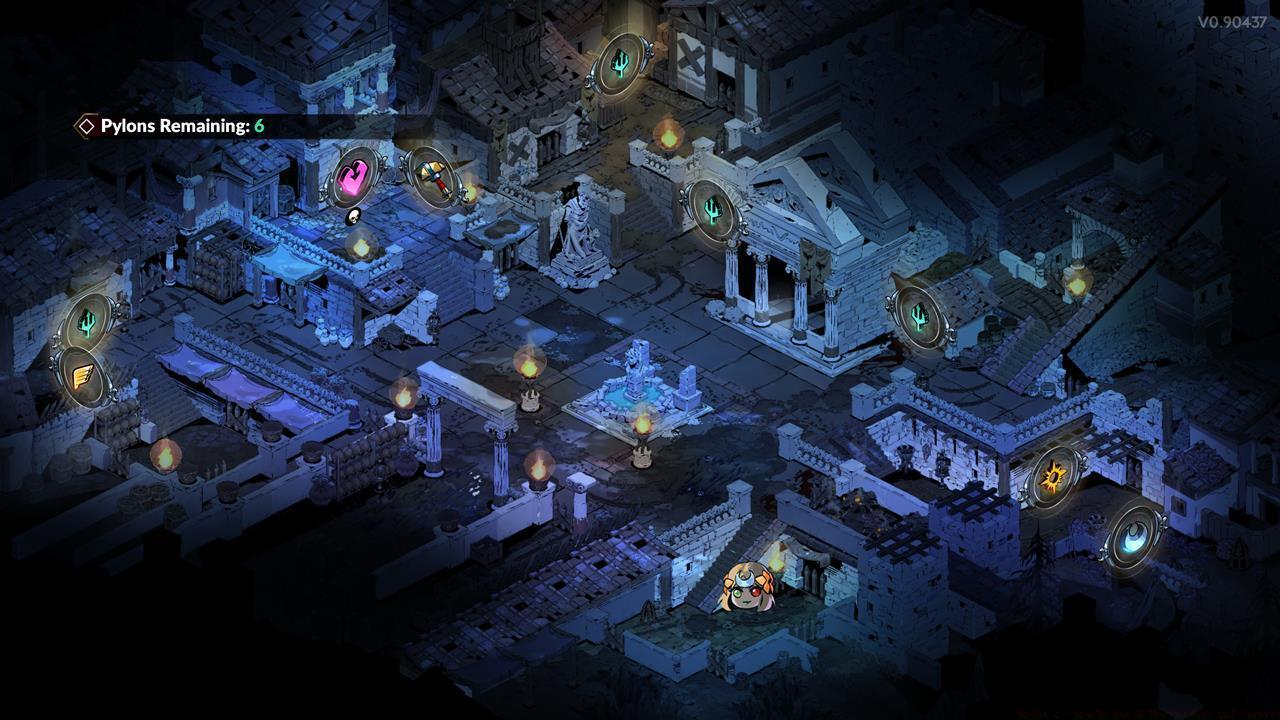1280x720 pixels.
Task: Select the trident medallion at the screen top
Action: (622, 62)
